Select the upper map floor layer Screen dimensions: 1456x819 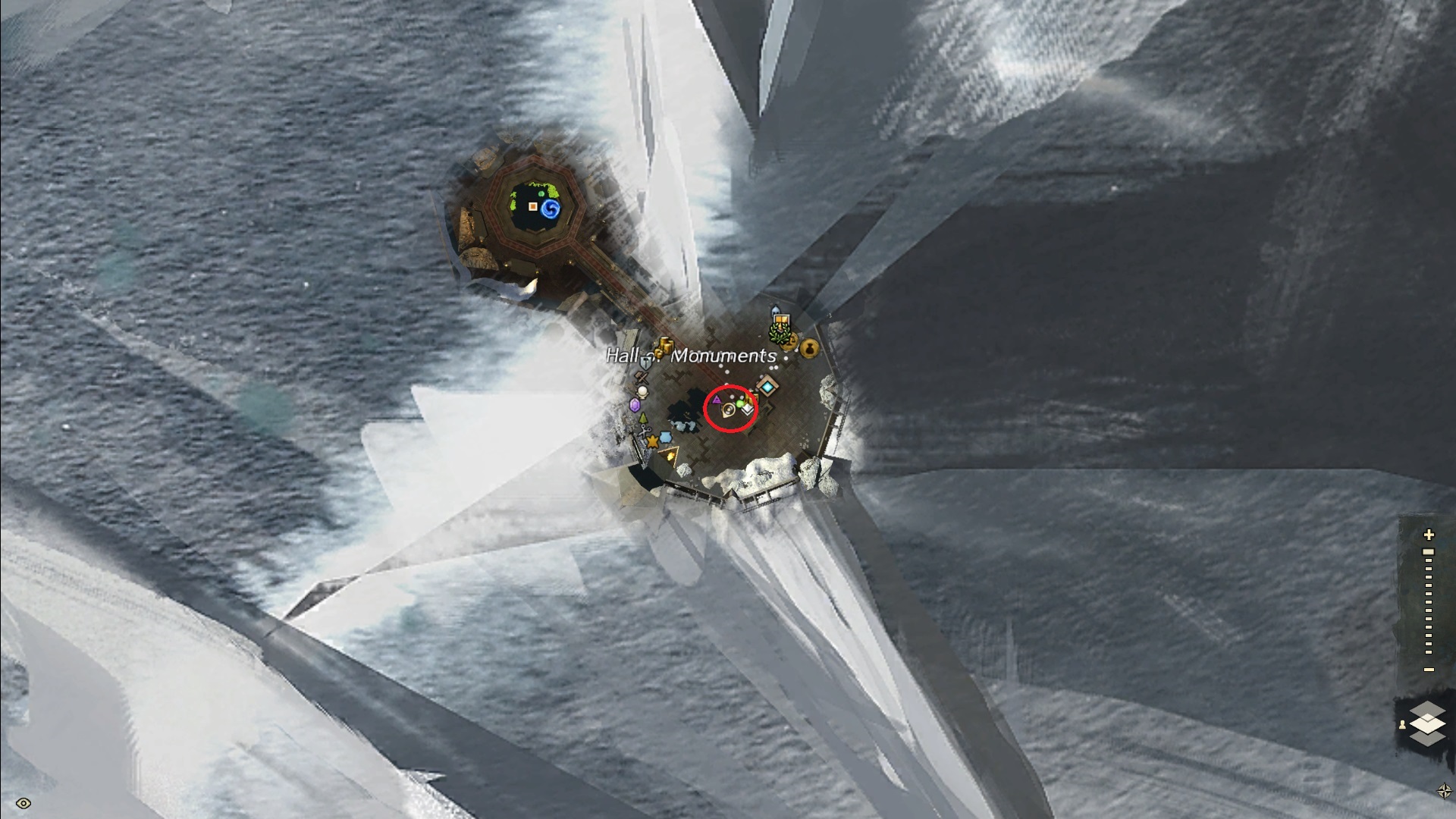click(1427, 711)
